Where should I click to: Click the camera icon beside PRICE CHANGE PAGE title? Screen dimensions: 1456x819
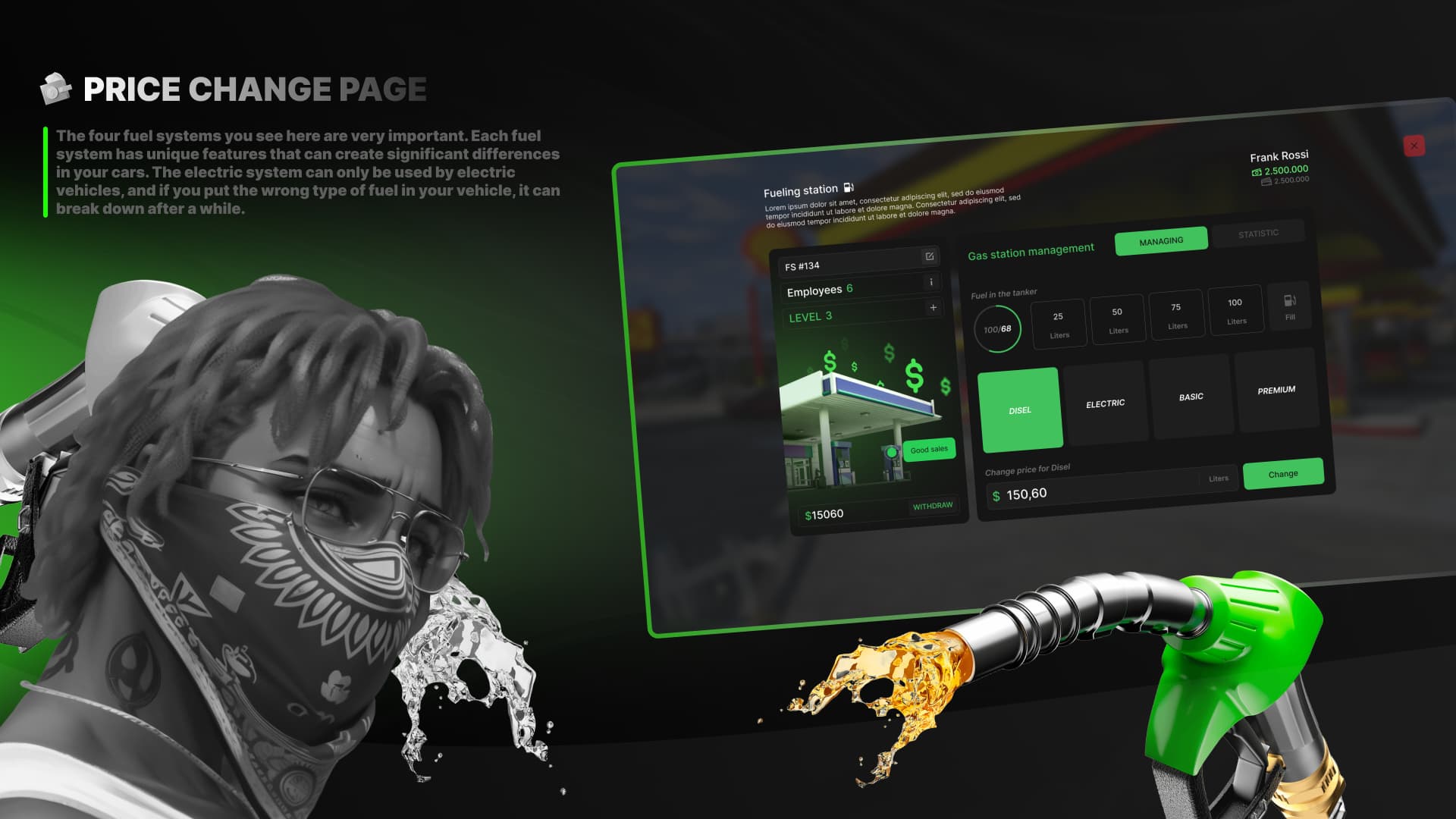[54, 88]
